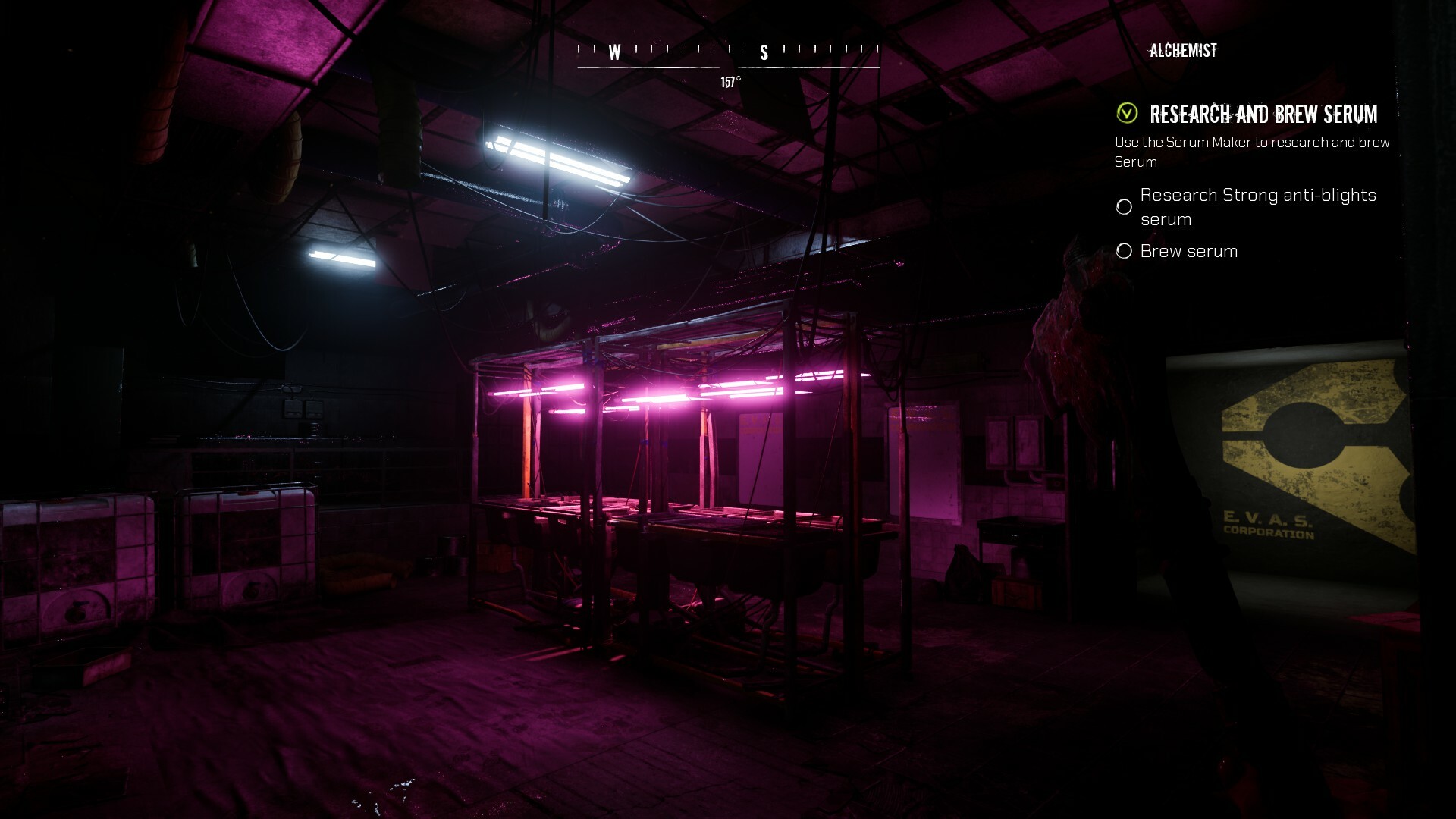Select the Brew serum objective
The height and width of the screenshot is (819, 1456).
tap(1188, 251)
